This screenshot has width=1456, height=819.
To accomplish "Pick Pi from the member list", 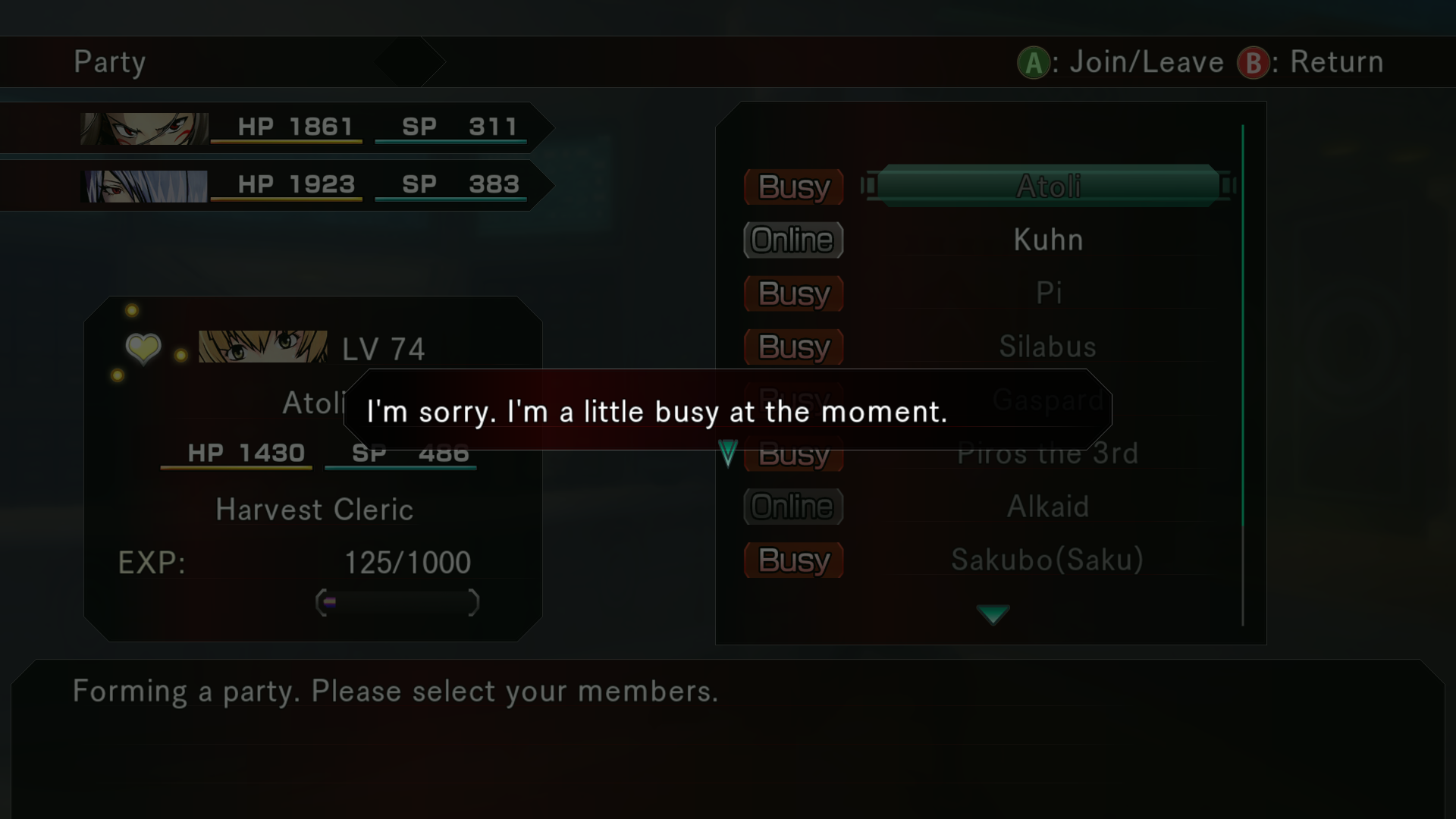I will pos(1048,293).
